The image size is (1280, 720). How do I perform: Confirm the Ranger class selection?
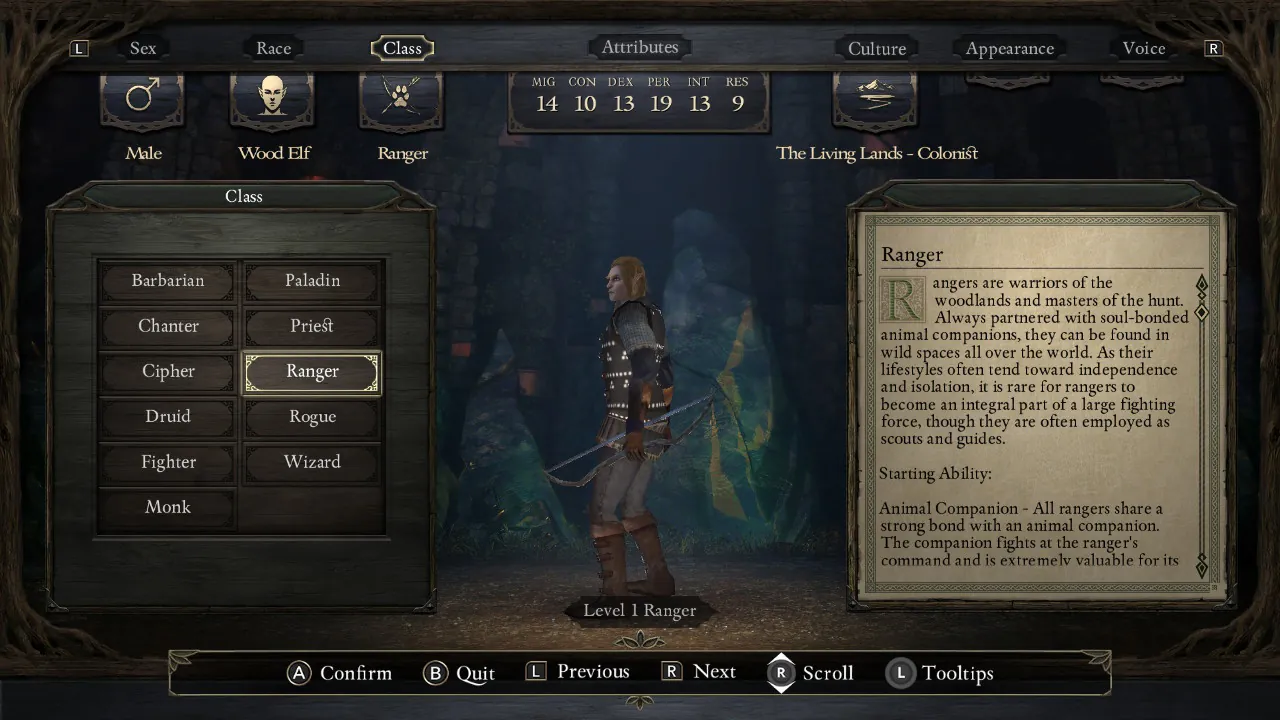coord(311,371)
